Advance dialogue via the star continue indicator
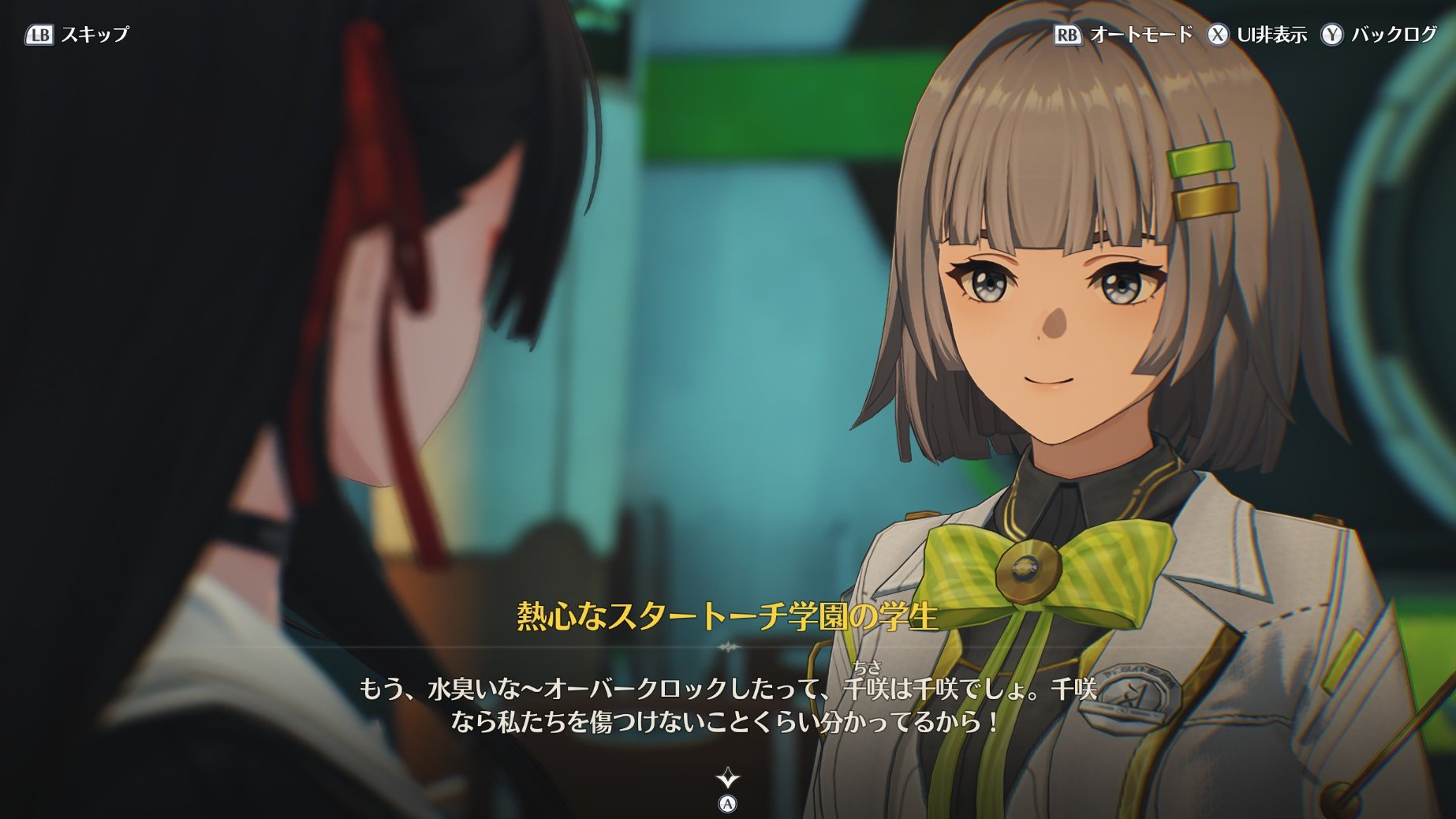This screenshot has height=819, width=1456. pos(727,780)
